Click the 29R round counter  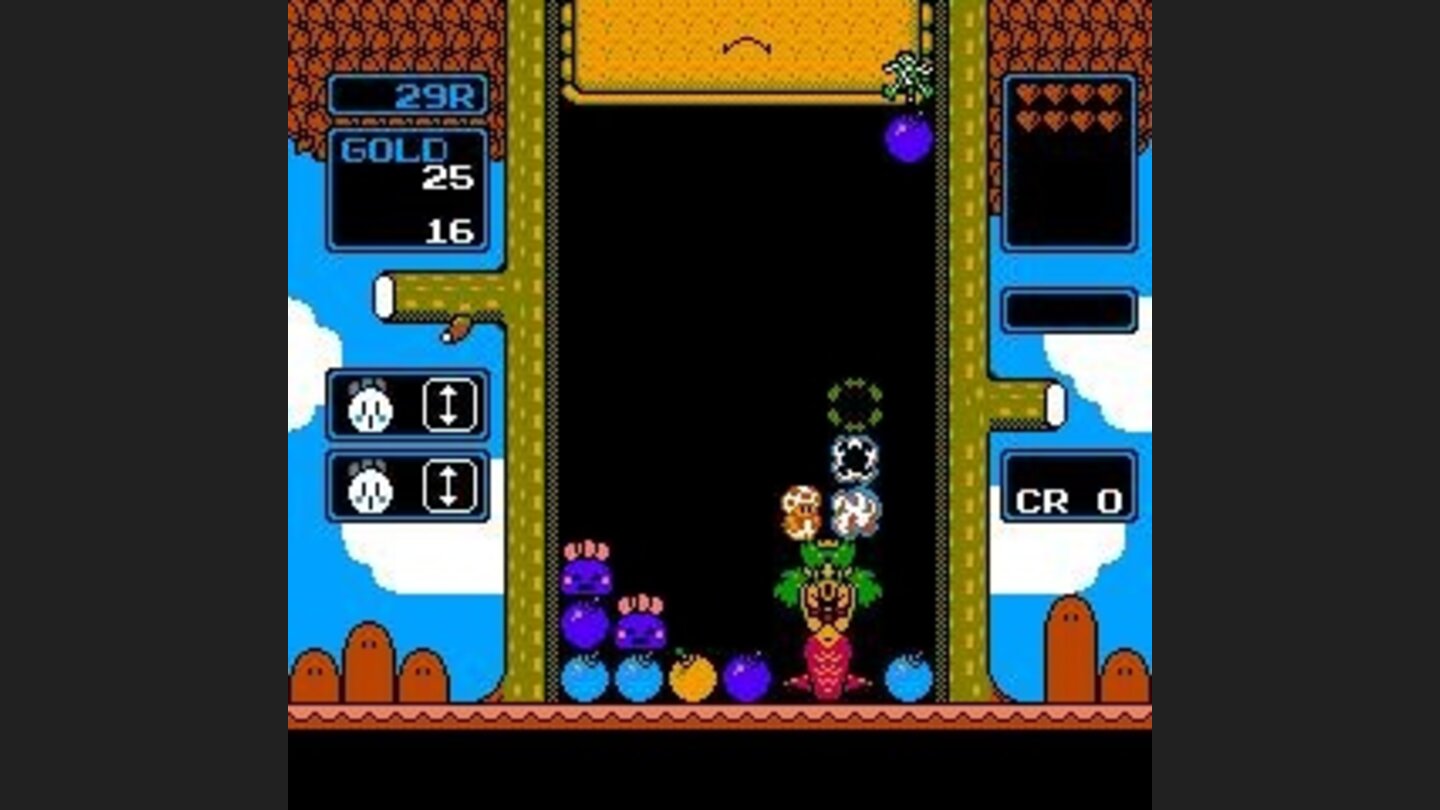pos(435,97)
